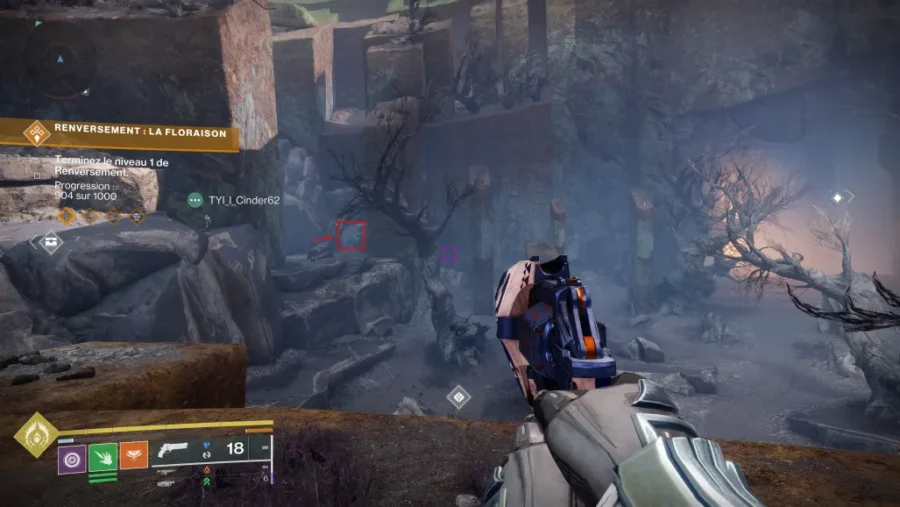This screenshot has width=900, height=507.
Task: Use the green melee ability icon
Action: click(103, 458)
